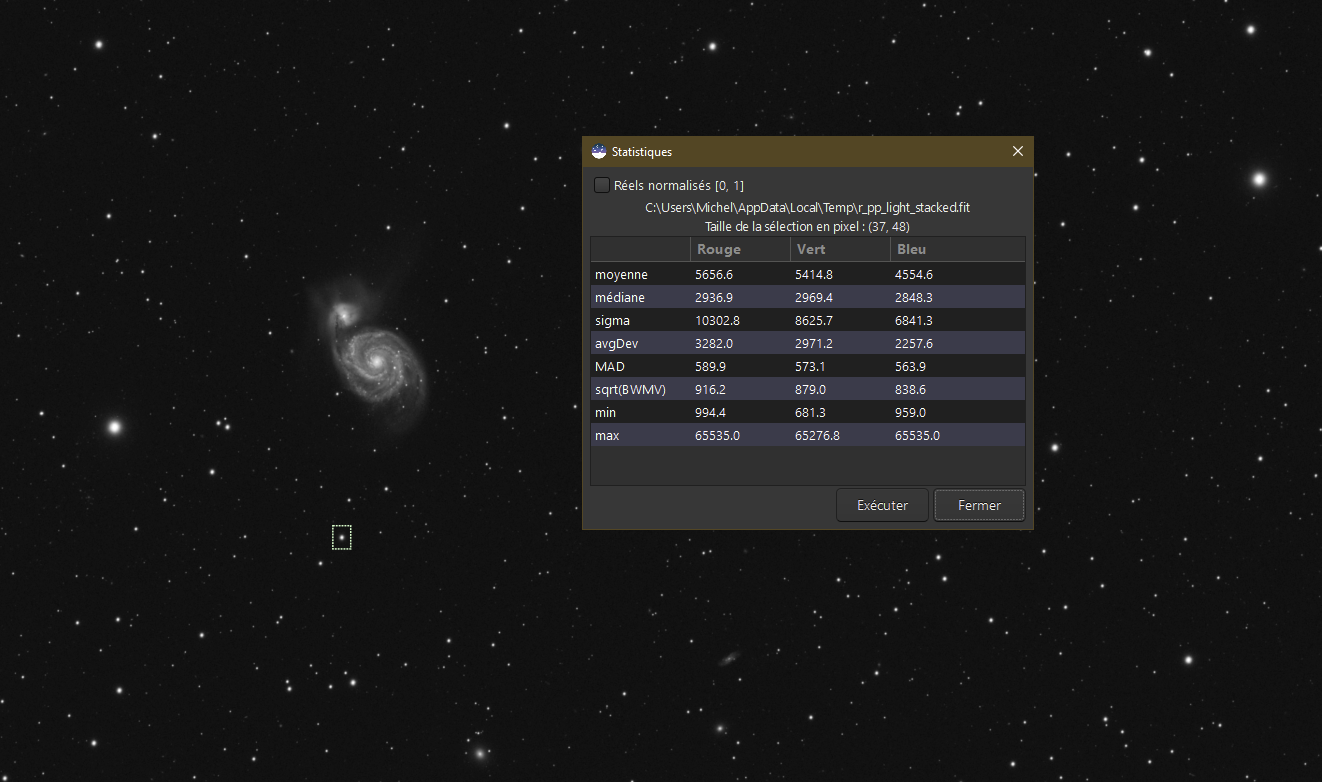The height and width of the screenshot is (782, 1322).
Task: Run statistics with the Exécuter button
Action: 882,505
